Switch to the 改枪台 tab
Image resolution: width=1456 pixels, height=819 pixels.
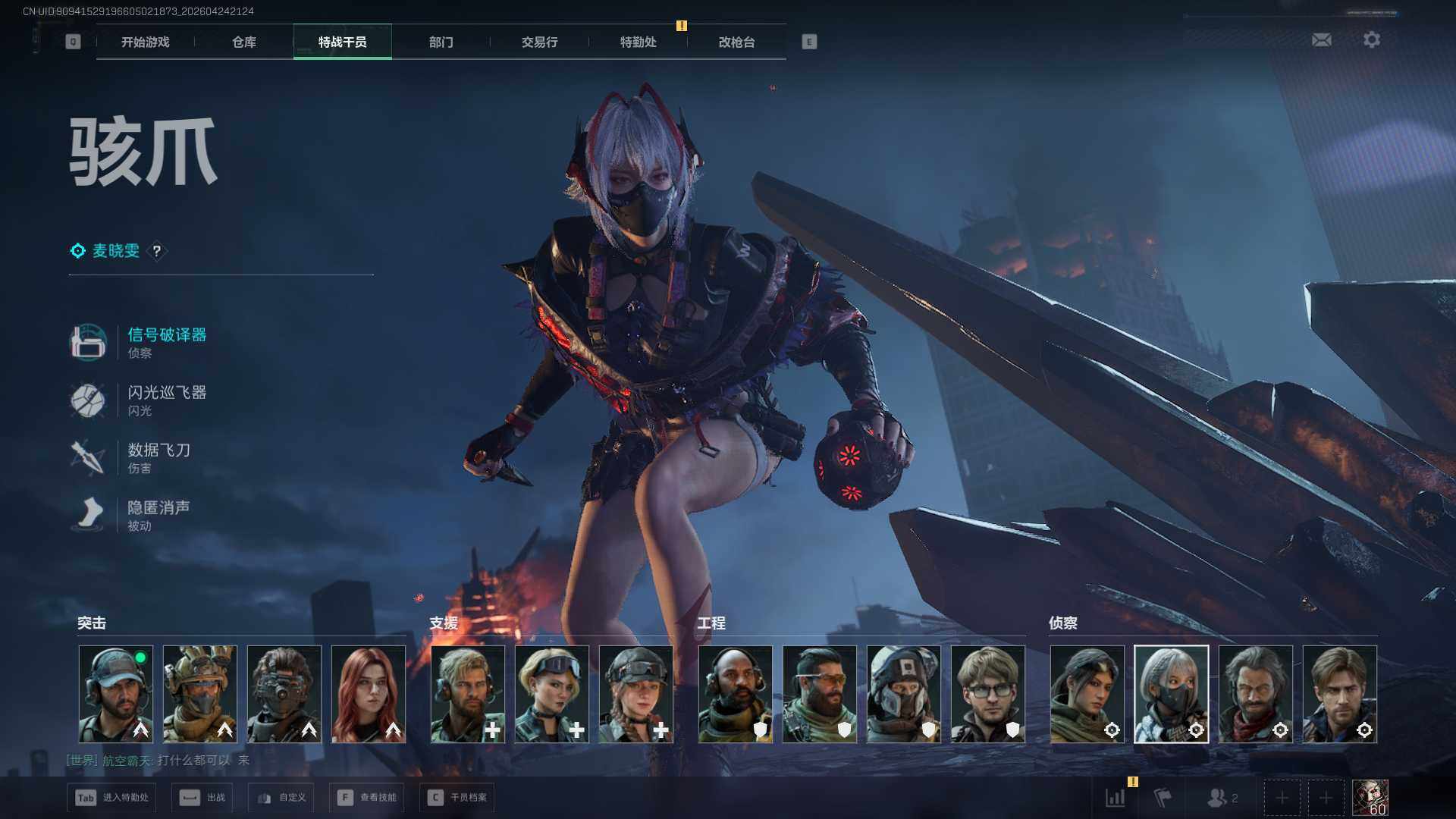point(736,42)
